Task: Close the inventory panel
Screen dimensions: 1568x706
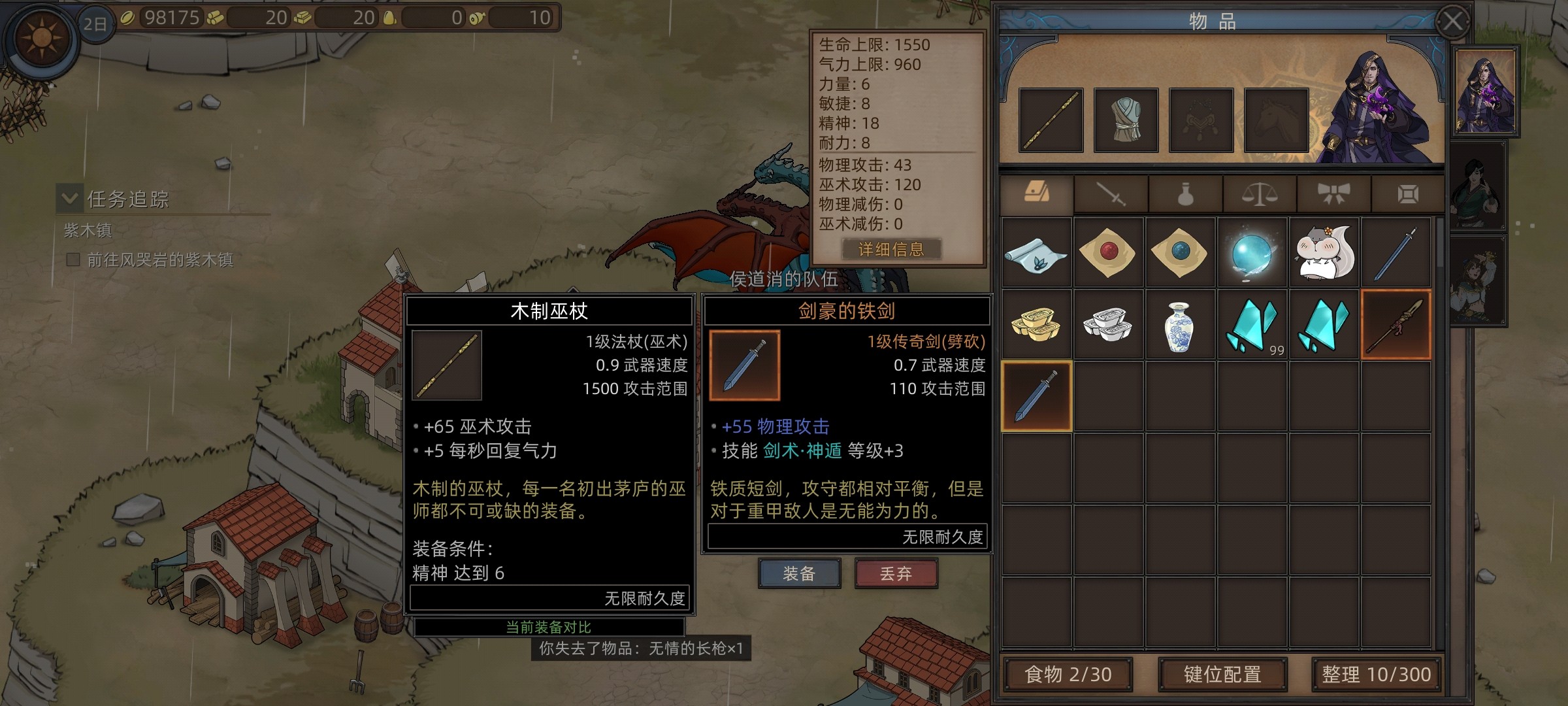Action: point(1453,22)
